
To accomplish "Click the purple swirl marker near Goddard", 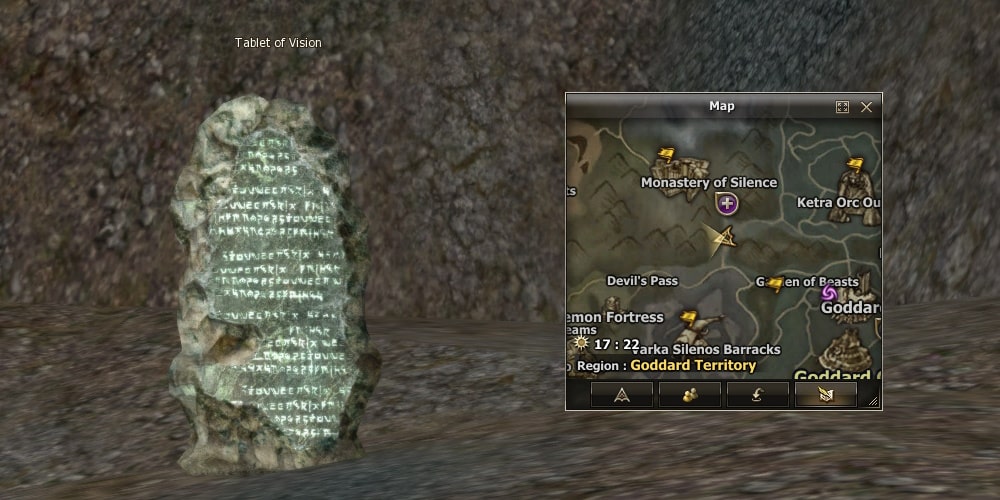I will [828, 293].
